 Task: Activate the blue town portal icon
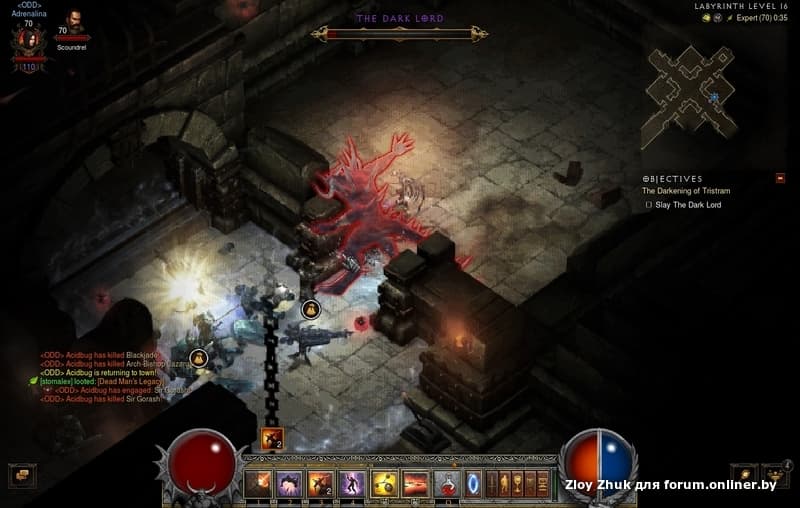(474, 483)
